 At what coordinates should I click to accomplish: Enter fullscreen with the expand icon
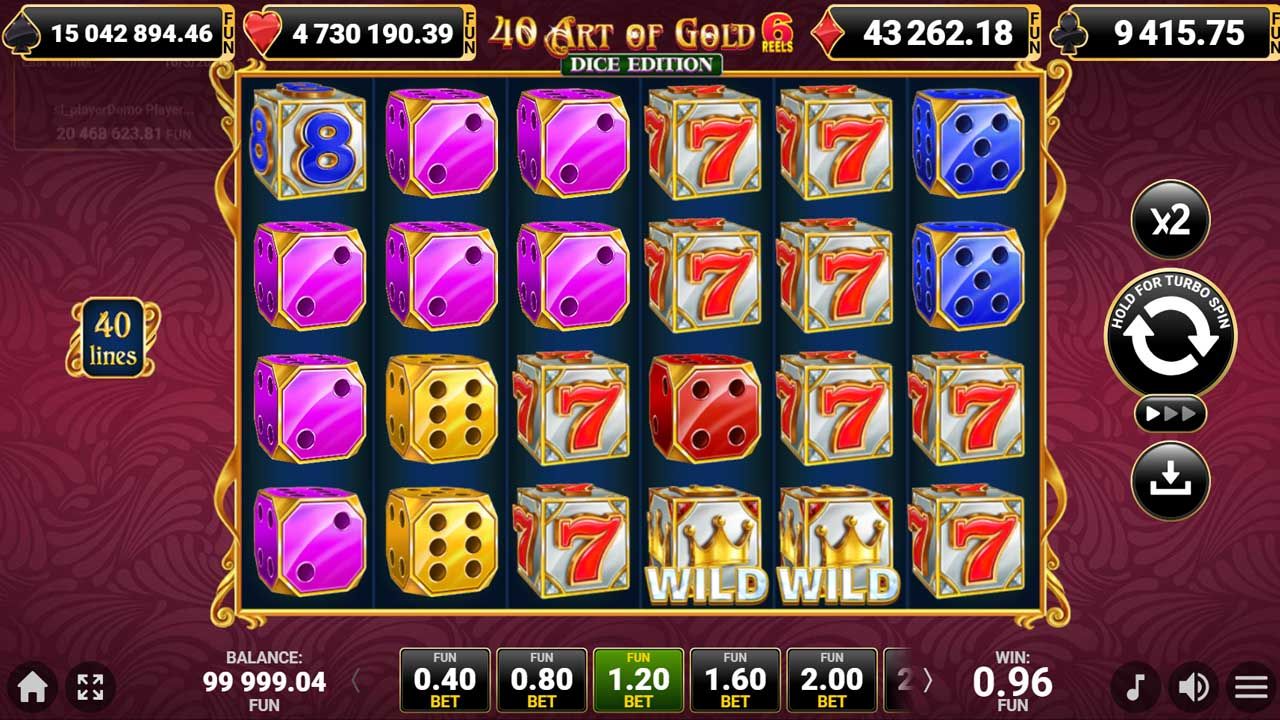coord(90,687)
